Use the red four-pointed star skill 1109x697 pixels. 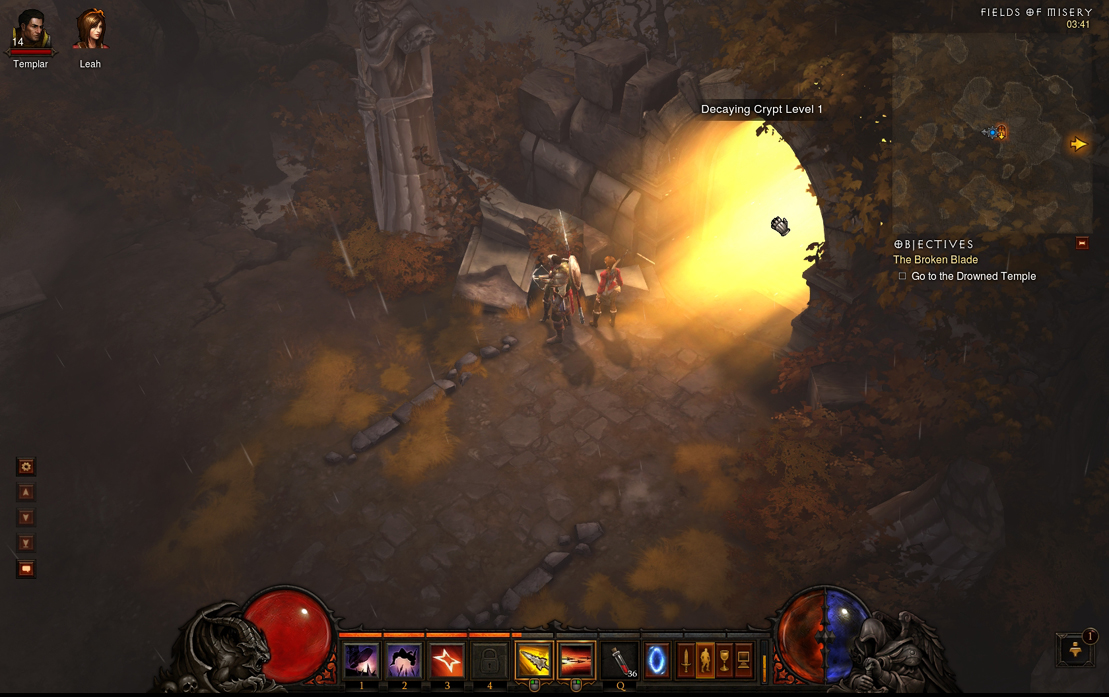[x=447, y=661]
